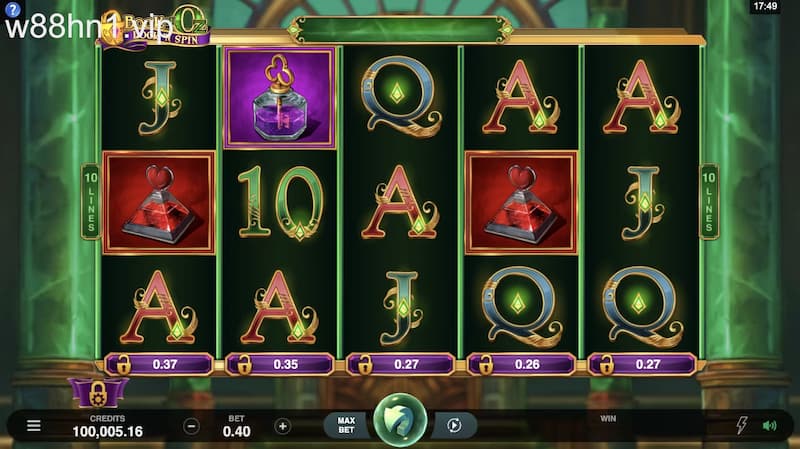800x449 pixels.
Task: Open the hamburger menu
Action: (34, 426)
